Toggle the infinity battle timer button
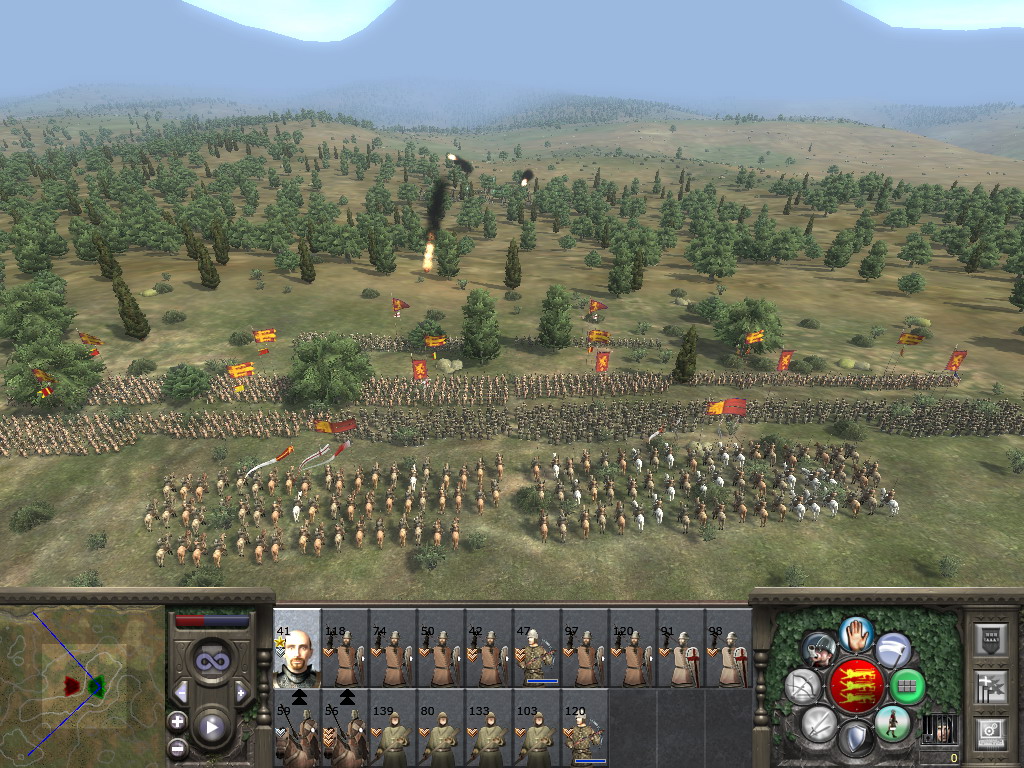1024x768 pixels. pos(211,661)
